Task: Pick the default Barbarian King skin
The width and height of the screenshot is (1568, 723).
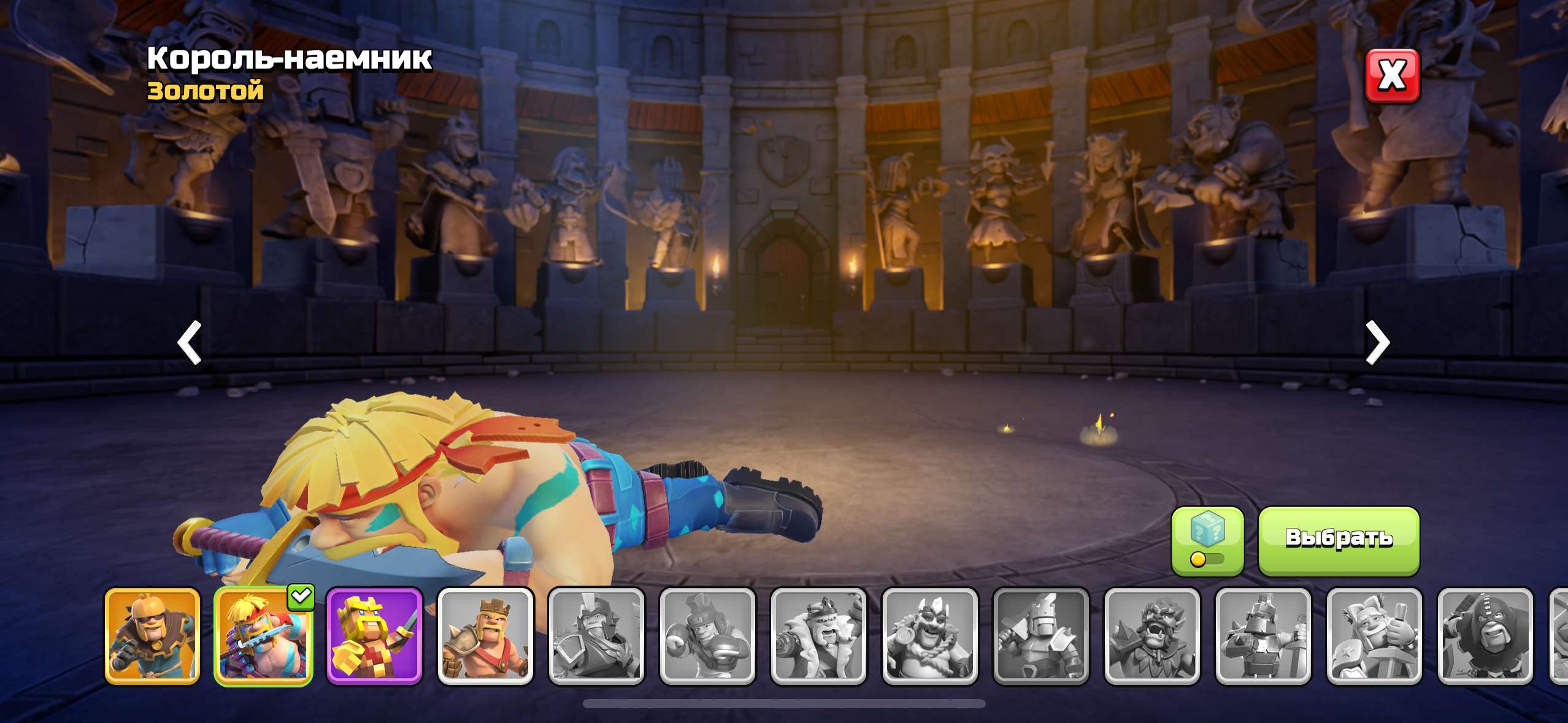Action: 485,636
